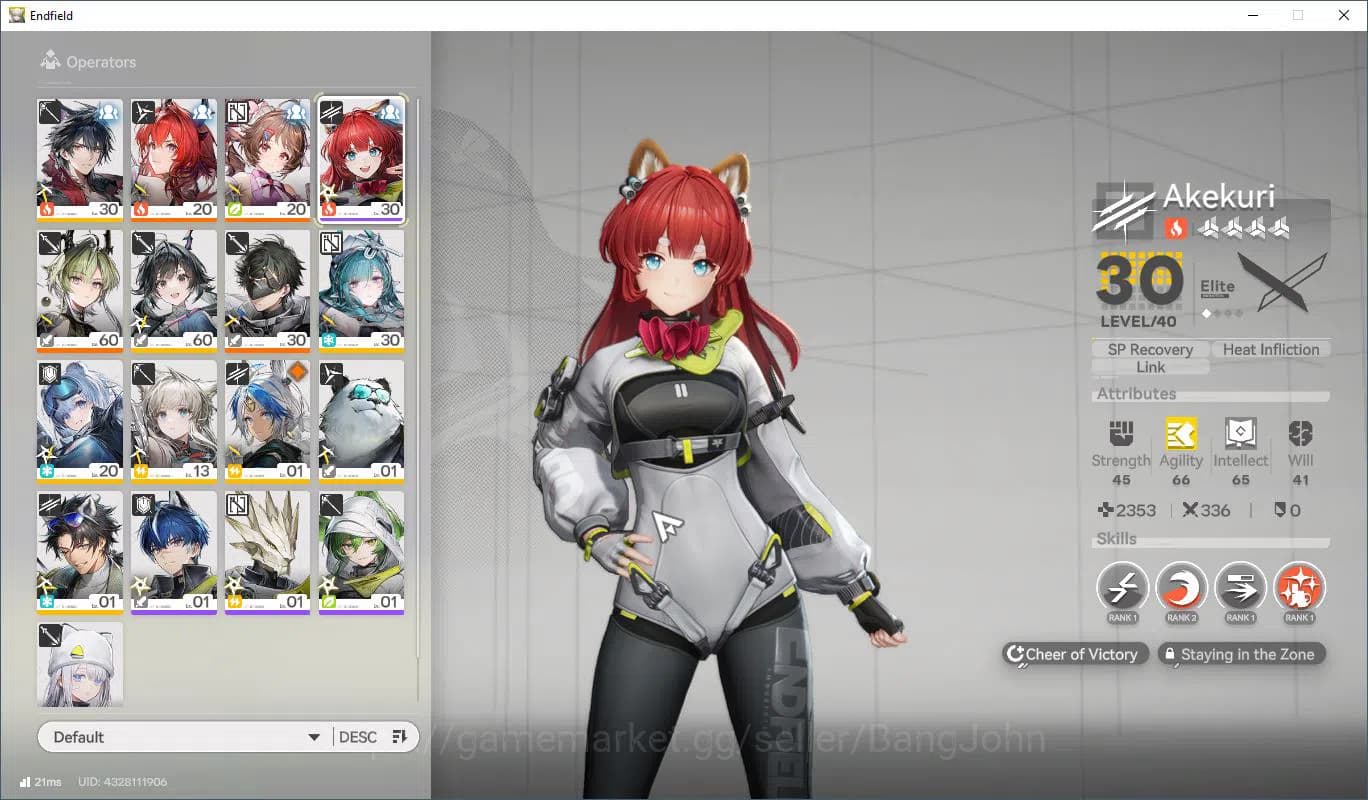Expand the SP Recovery Link tag
The height and width of the screenshot is (800, 1368).
click(1150, 357)
